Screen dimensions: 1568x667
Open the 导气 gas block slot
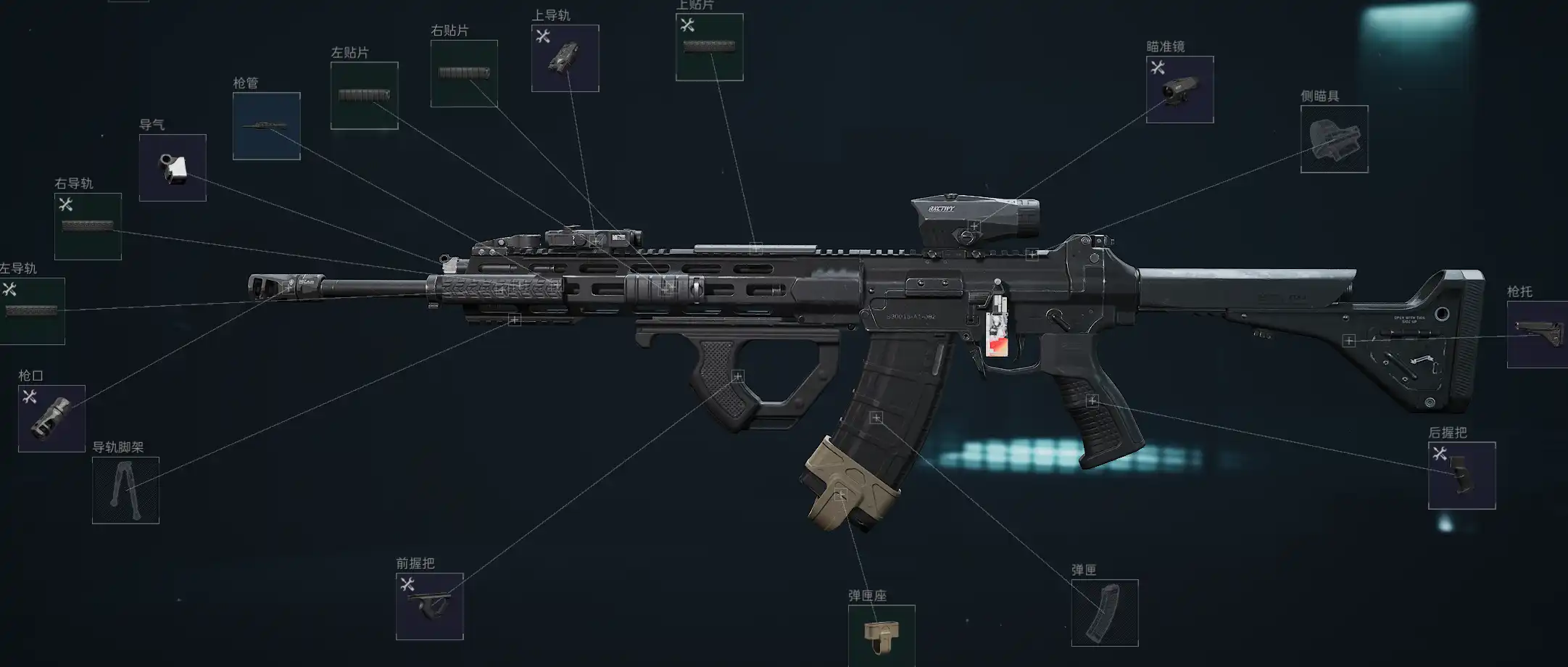[x=173, y=167]
